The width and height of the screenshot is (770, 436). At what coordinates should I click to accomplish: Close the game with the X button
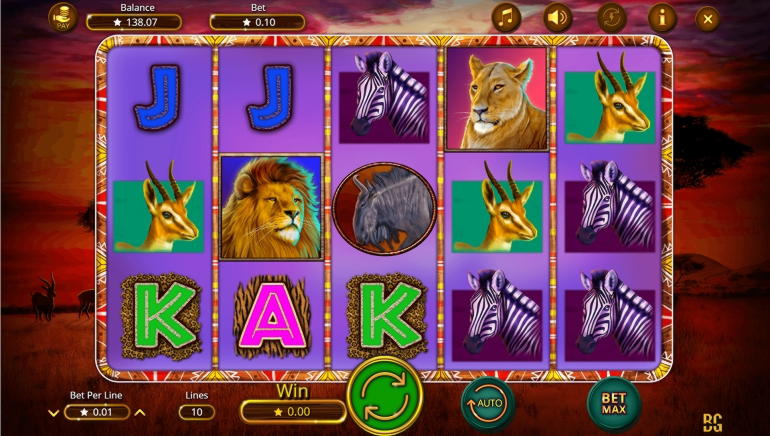point(708,18)
